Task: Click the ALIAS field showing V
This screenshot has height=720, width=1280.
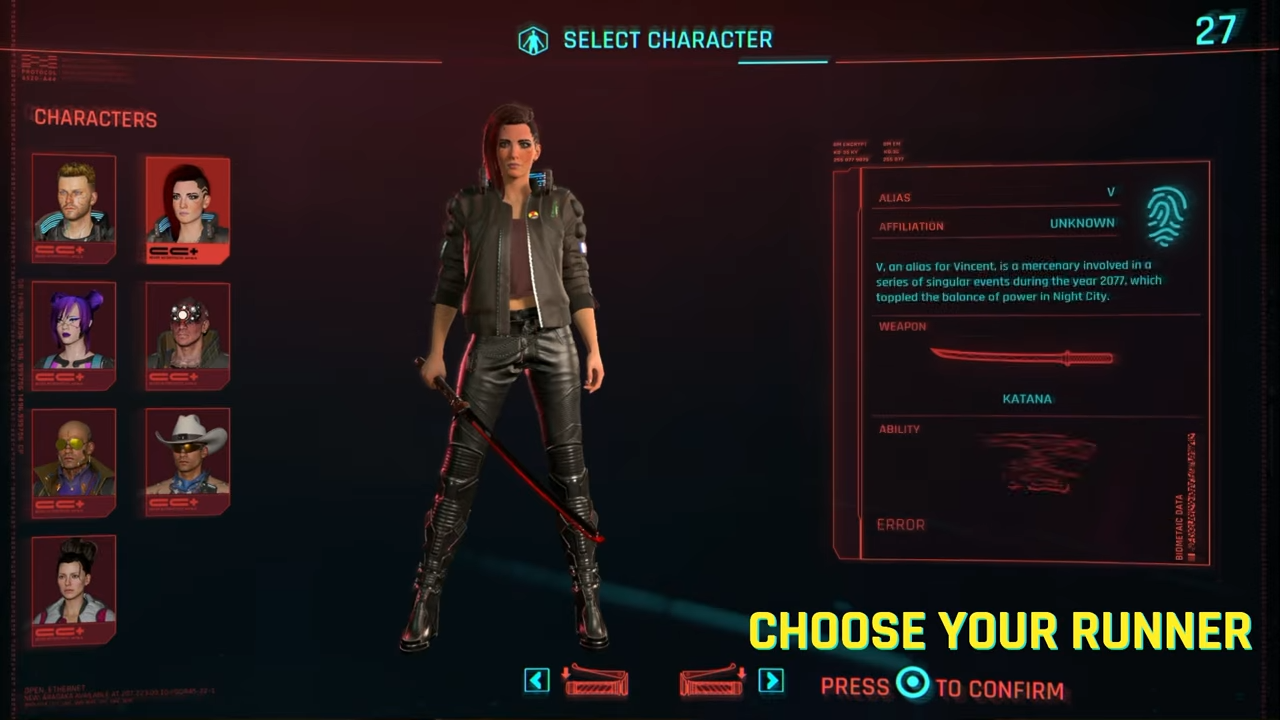Action: [995, 195]
